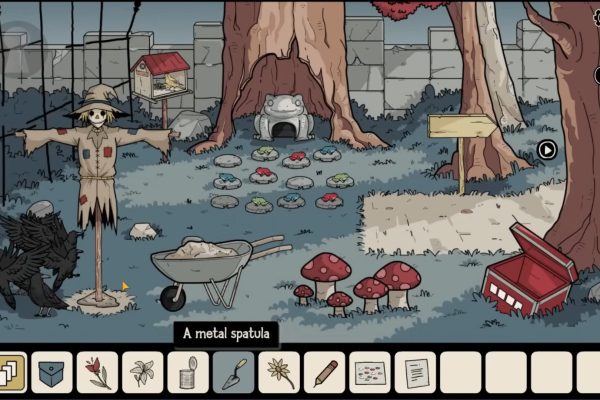Screen dimensions: 600x400
Task: Select the metal spatula trowel slot
Action: pos(233,373)
